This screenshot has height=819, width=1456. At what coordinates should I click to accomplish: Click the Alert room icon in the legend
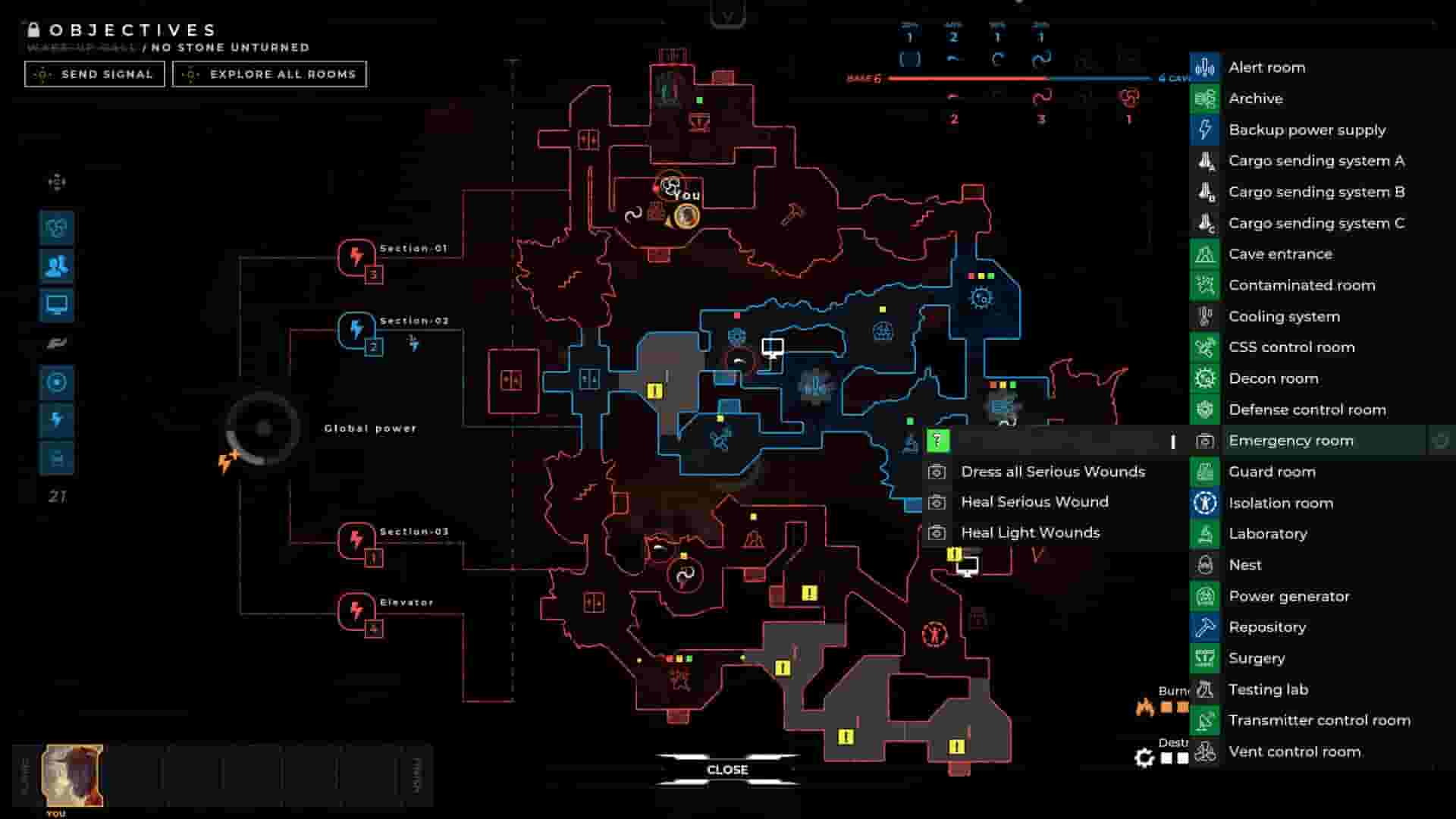tap(1204, 67)
